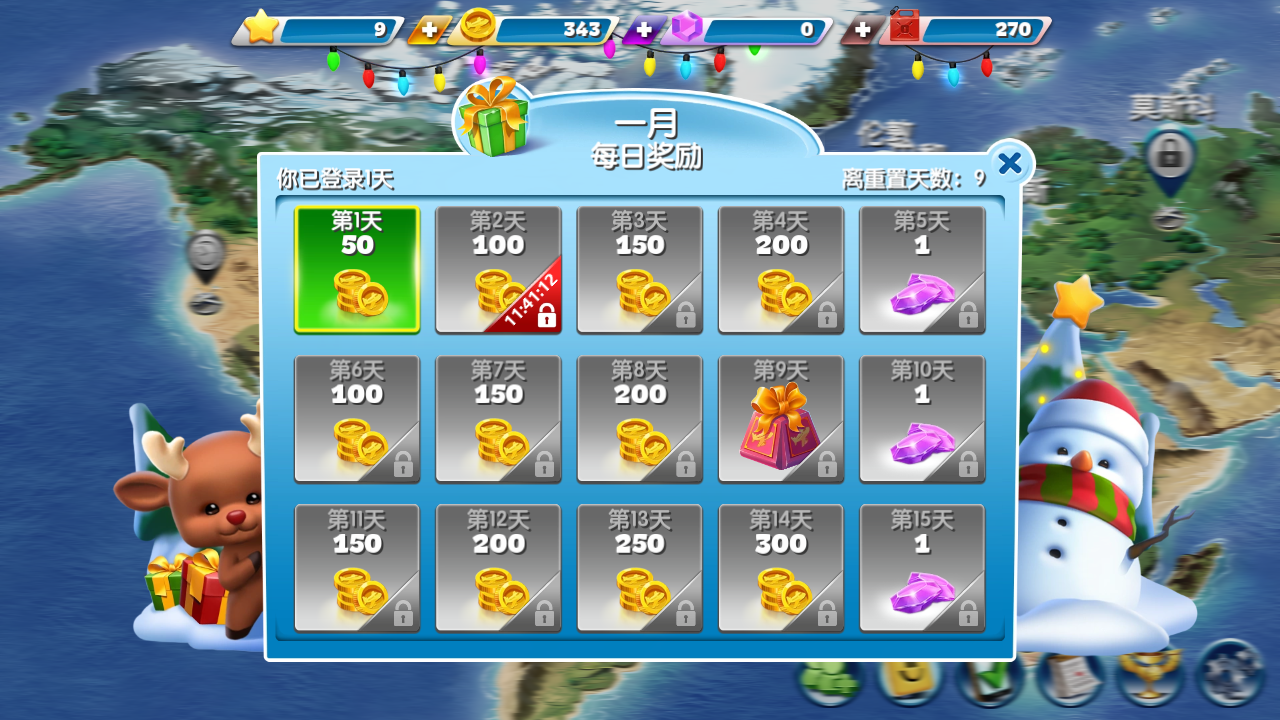Image resolution: width=1280 pixels, height=720 pixels.
Task: Select the Day 12 tile with 200 coins
Action: 498,568
